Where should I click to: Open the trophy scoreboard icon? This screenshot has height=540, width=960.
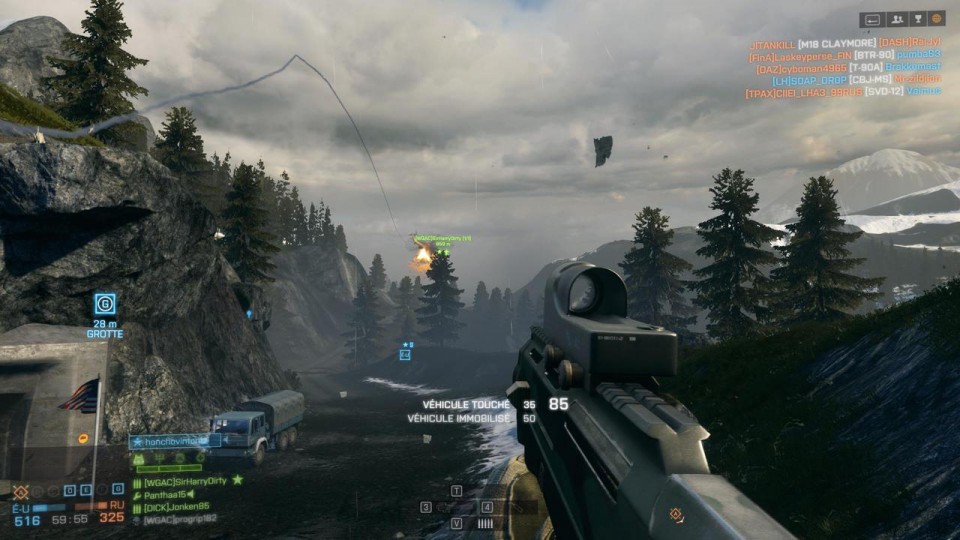point(916,18)
